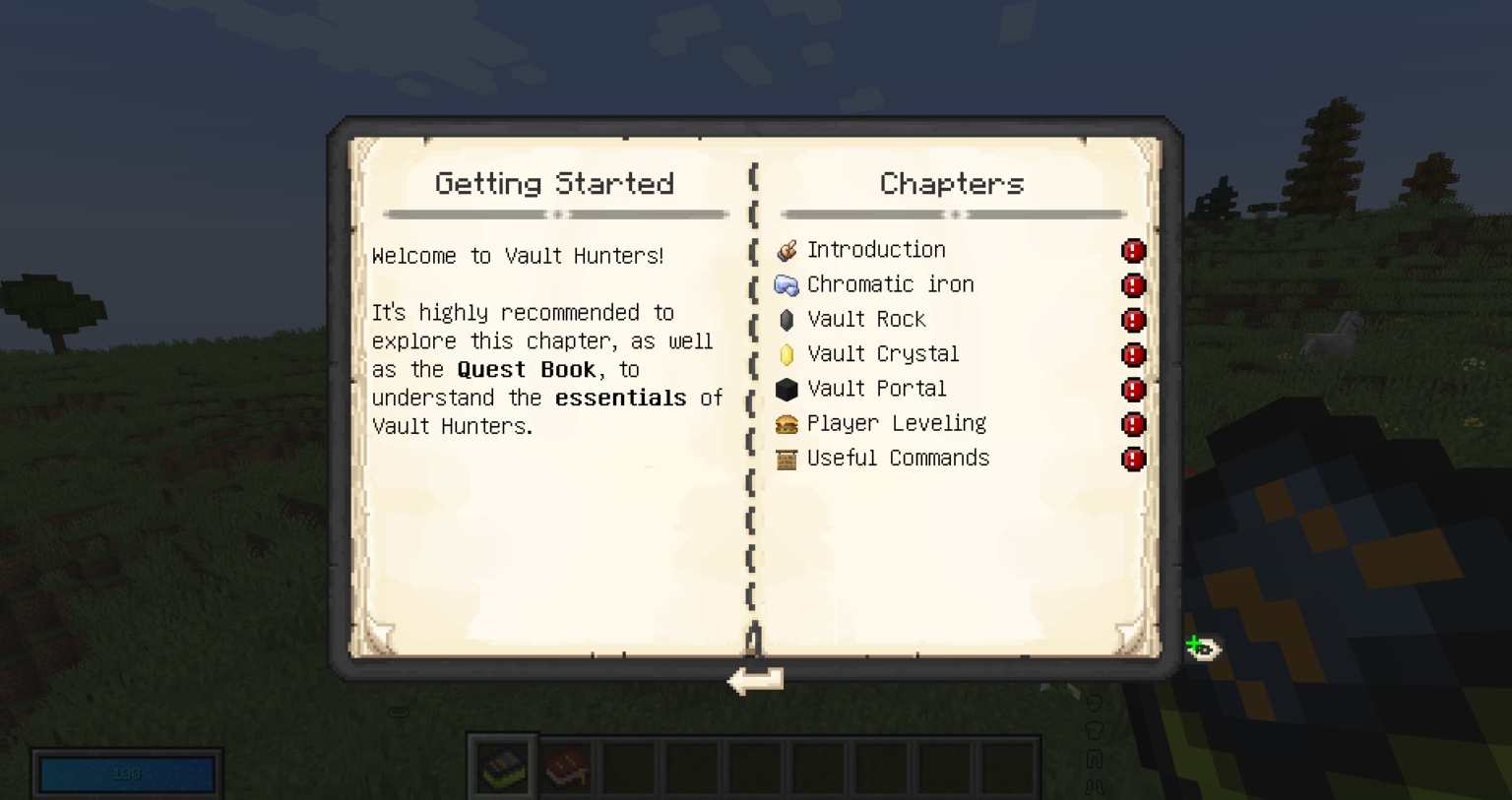The width and height of the screenshot is (1512, 800).
Task: Select the Vault Rock gem icon
Action: coord(787,319)
